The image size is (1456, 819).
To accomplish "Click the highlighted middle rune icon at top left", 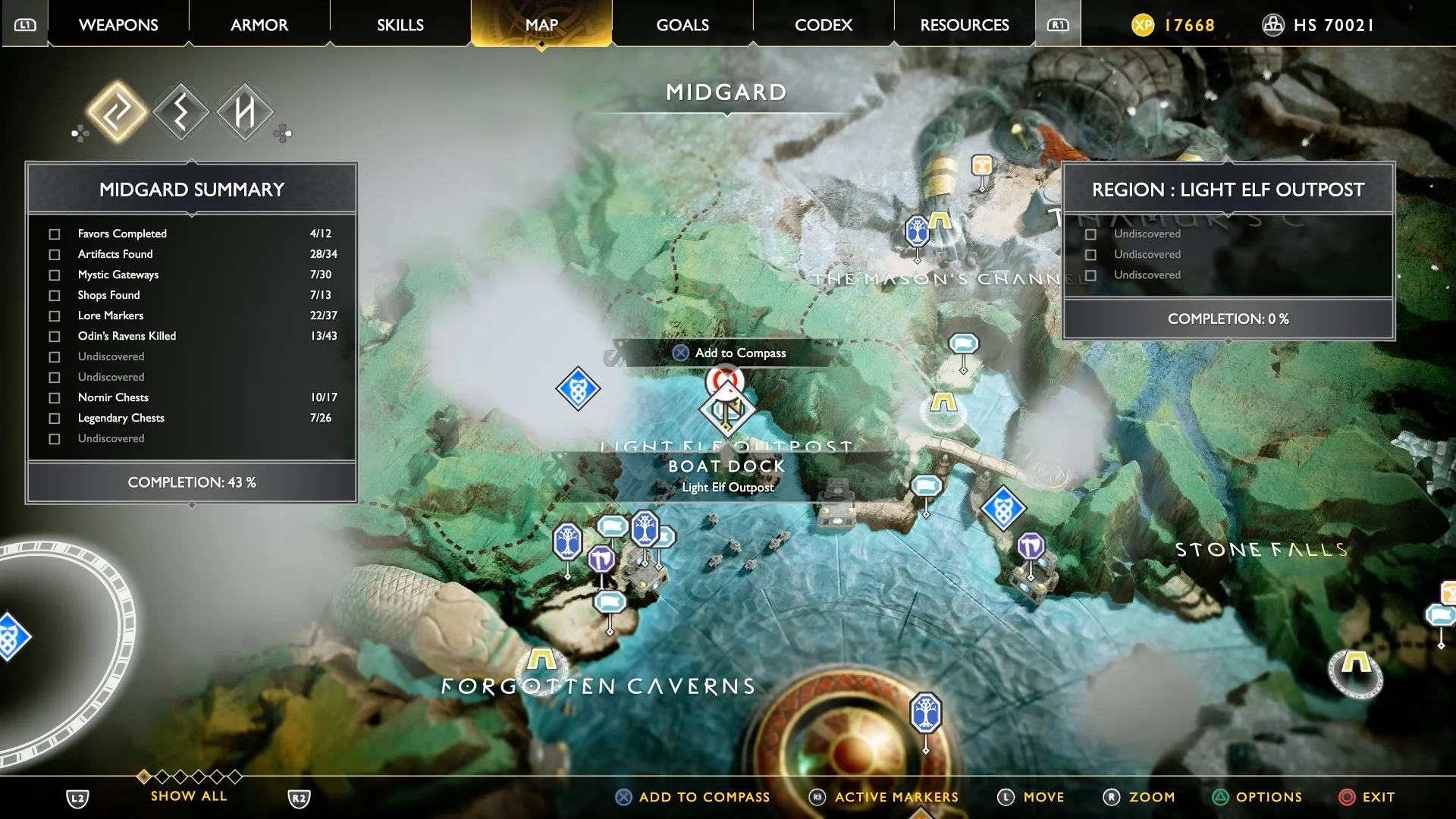I will click(180, 114).
